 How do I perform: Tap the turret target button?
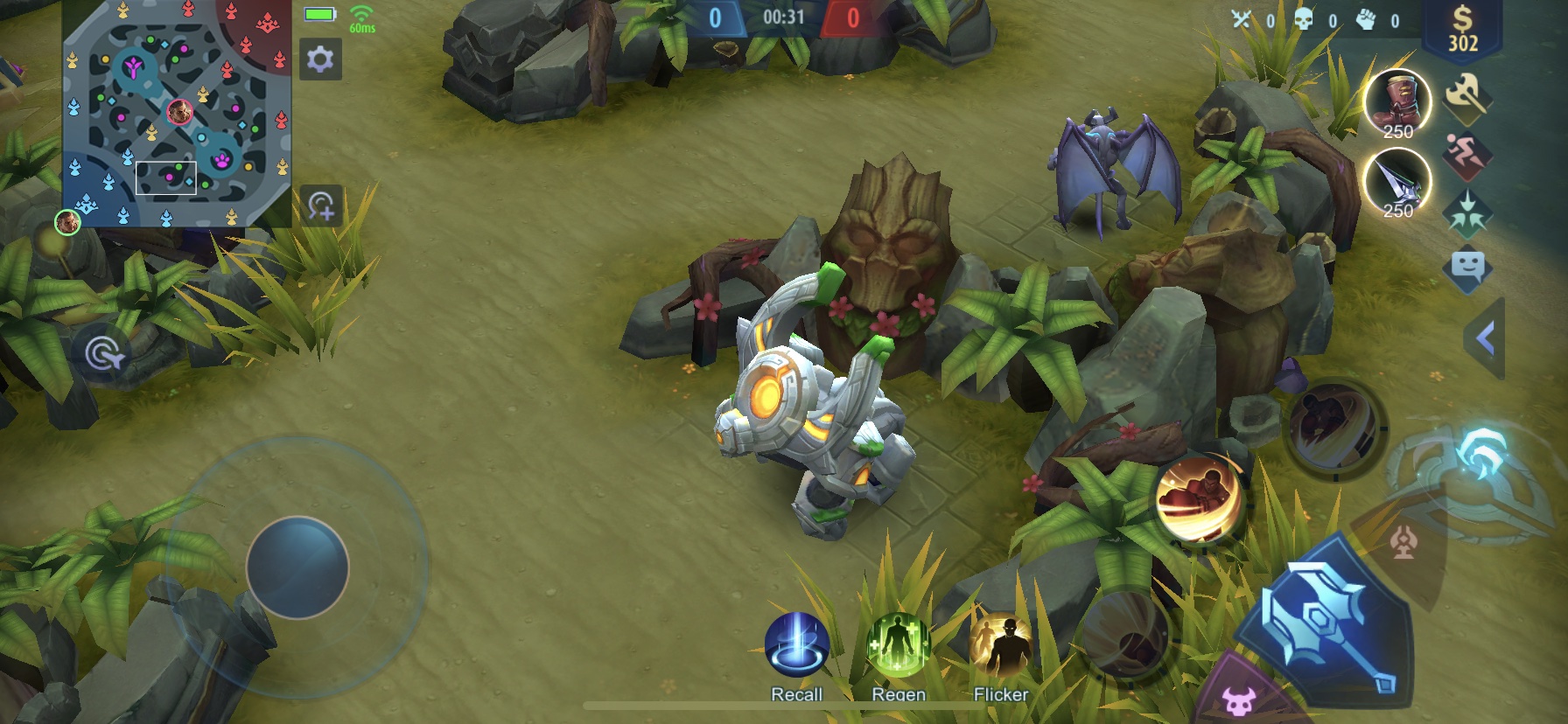coord(1403,543)
